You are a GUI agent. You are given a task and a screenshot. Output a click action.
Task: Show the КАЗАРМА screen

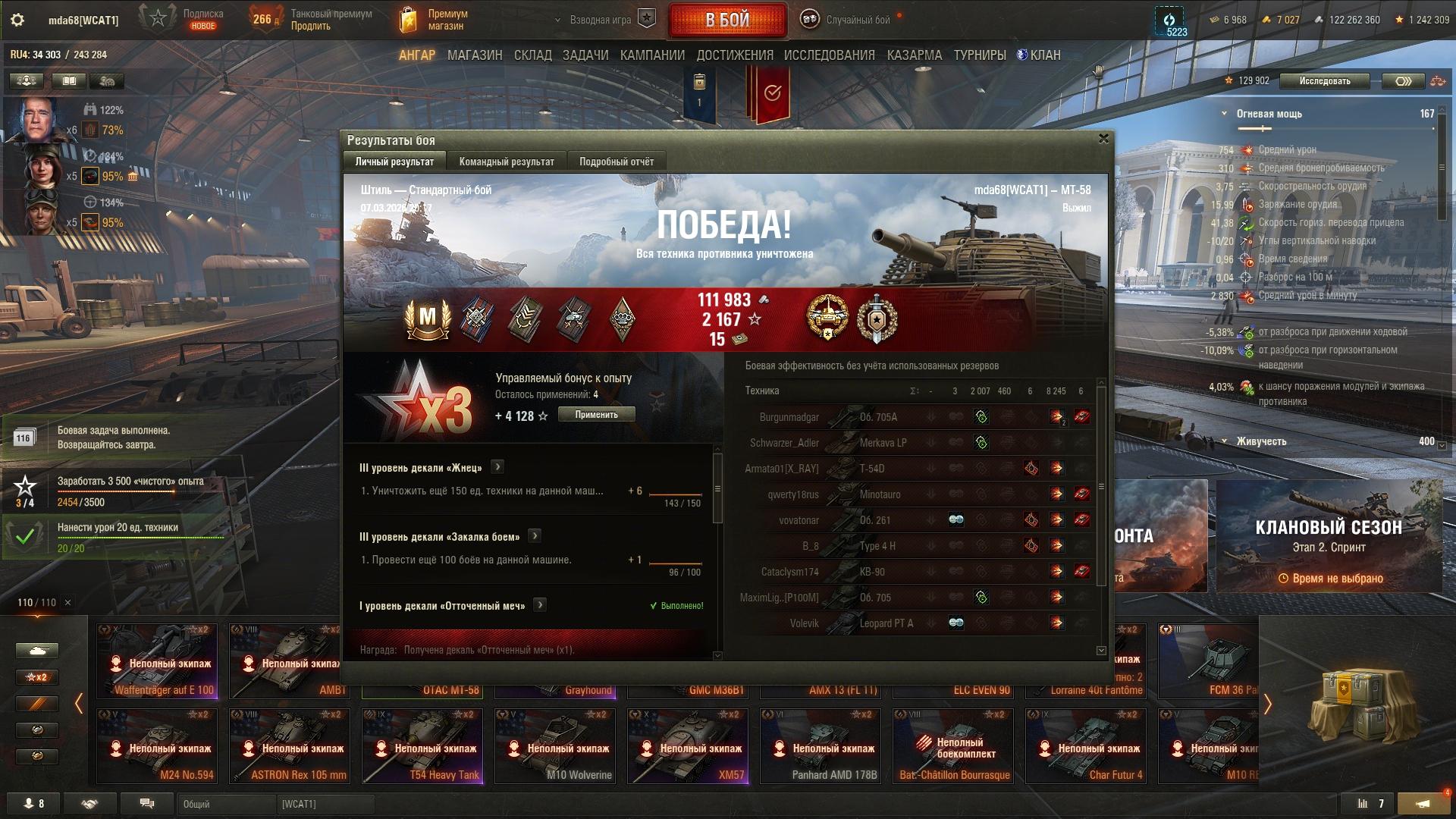click(914, 55)
